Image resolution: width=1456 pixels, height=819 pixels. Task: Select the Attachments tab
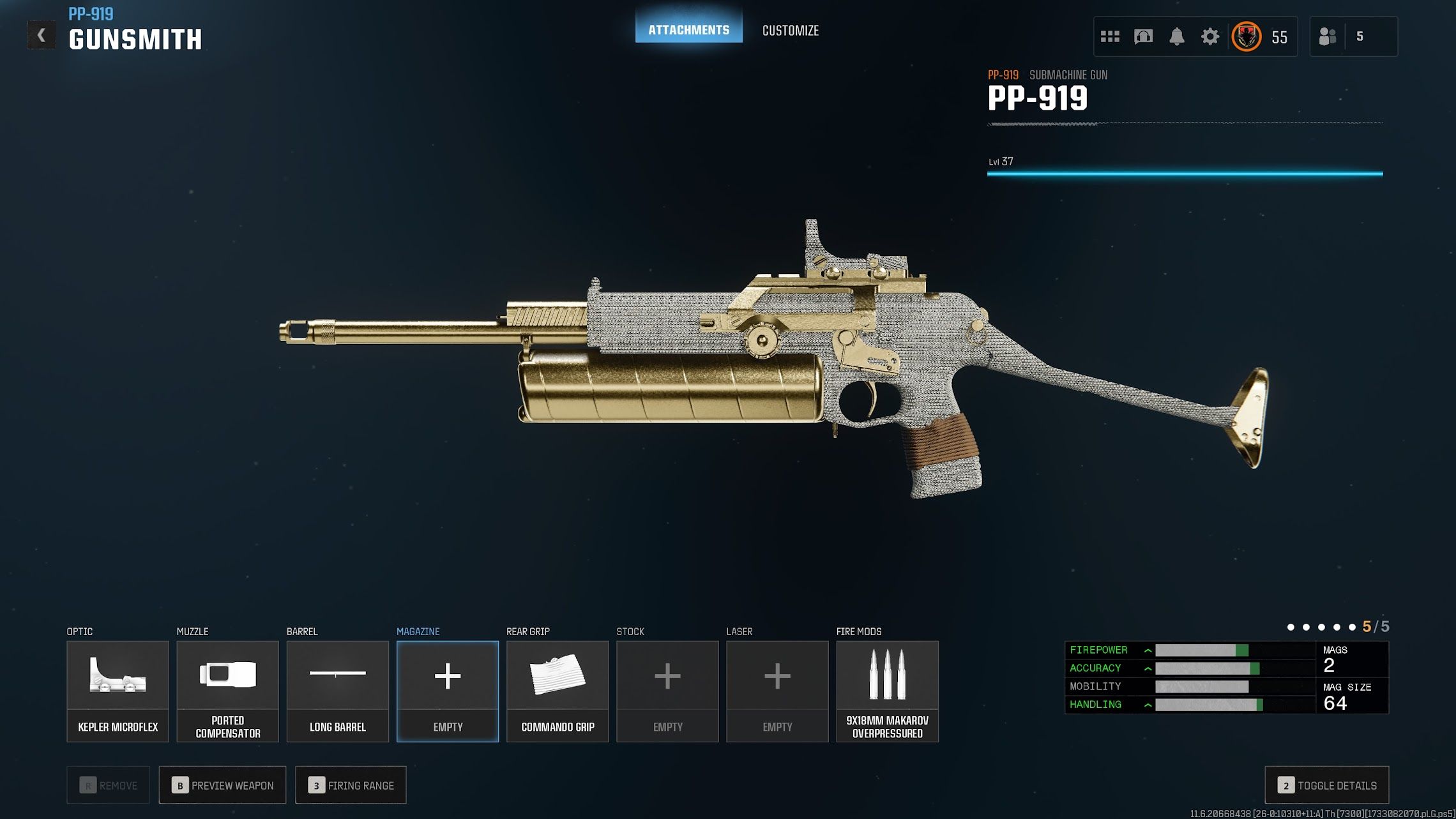[688, 29]
